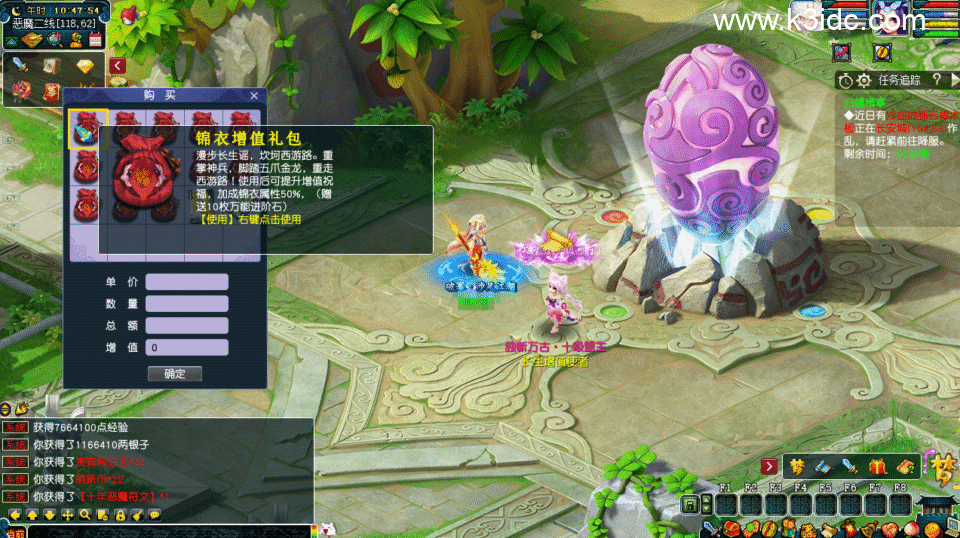Close the 购买 purchase window

(254, 95)
